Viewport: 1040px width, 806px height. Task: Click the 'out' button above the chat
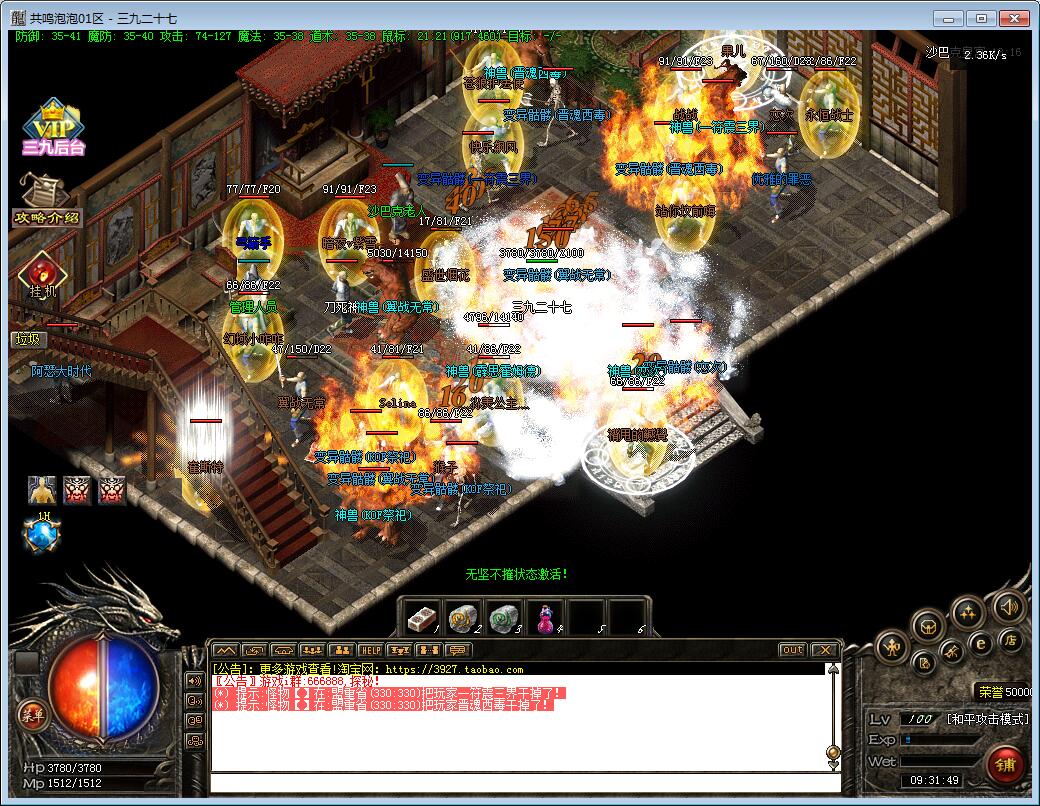792,650
